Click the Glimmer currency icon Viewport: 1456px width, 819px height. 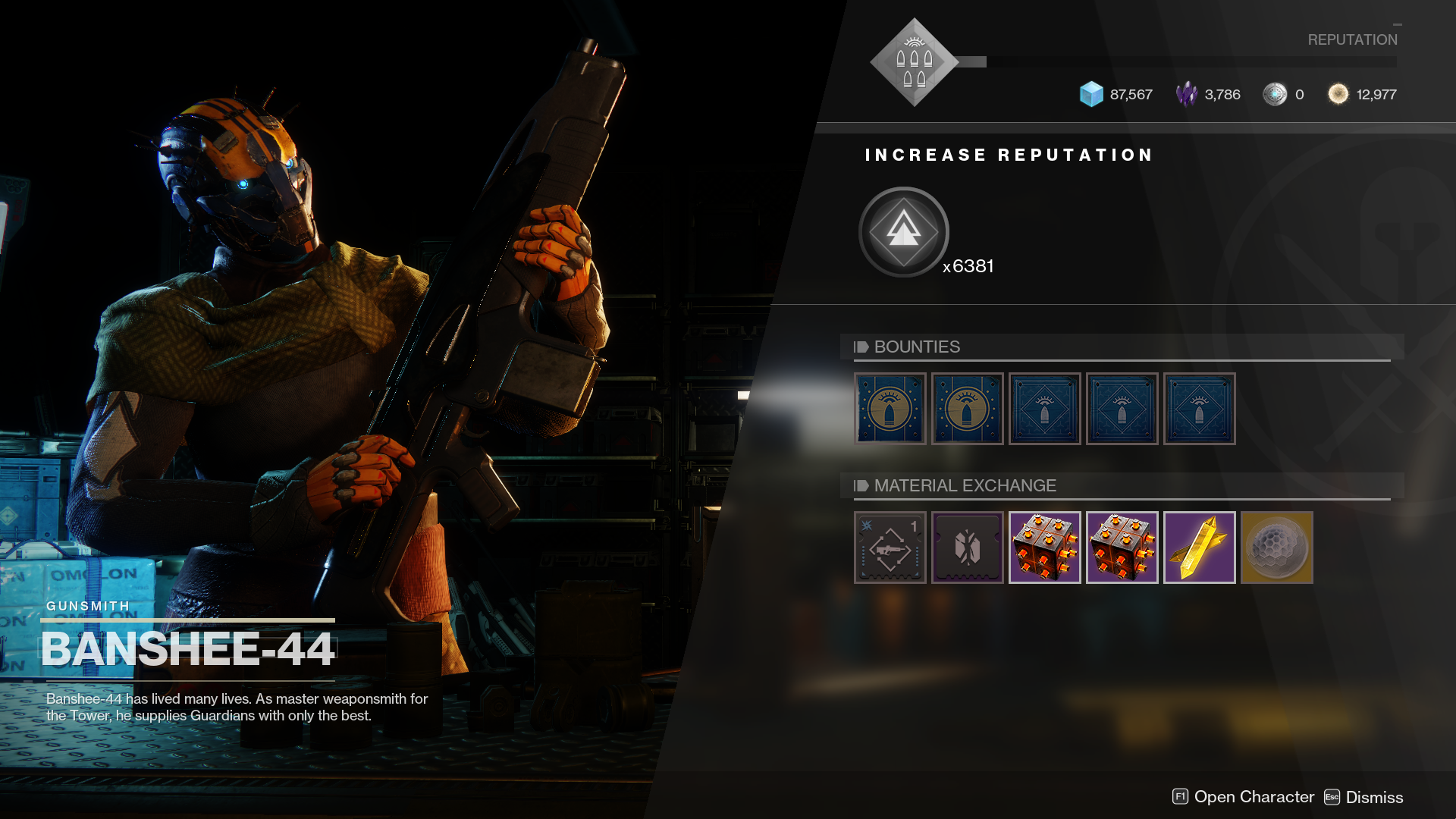pos(1092,94)
